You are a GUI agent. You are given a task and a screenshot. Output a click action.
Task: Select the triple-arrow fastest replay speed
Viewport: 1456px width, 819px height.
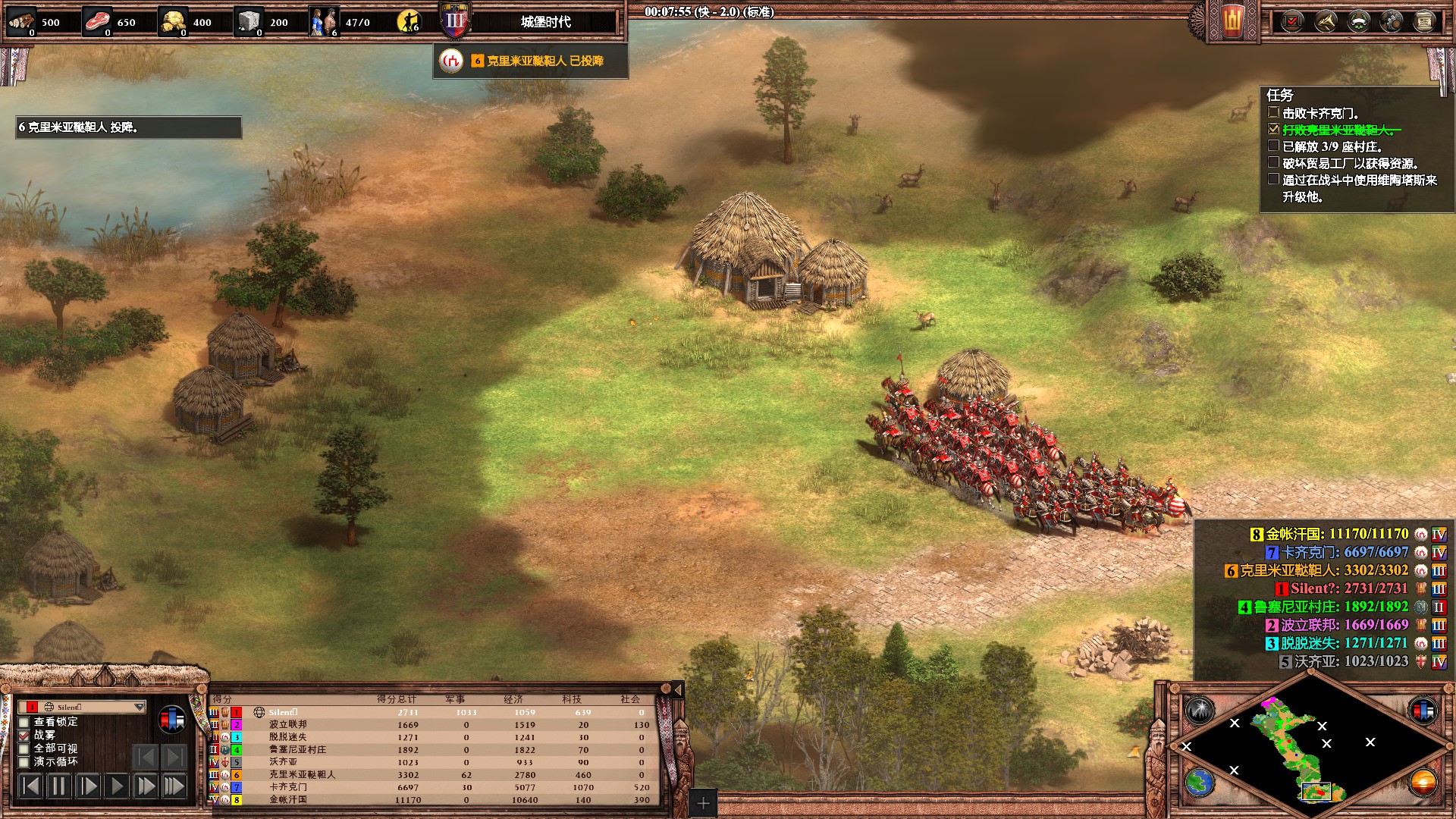(174, 786)
